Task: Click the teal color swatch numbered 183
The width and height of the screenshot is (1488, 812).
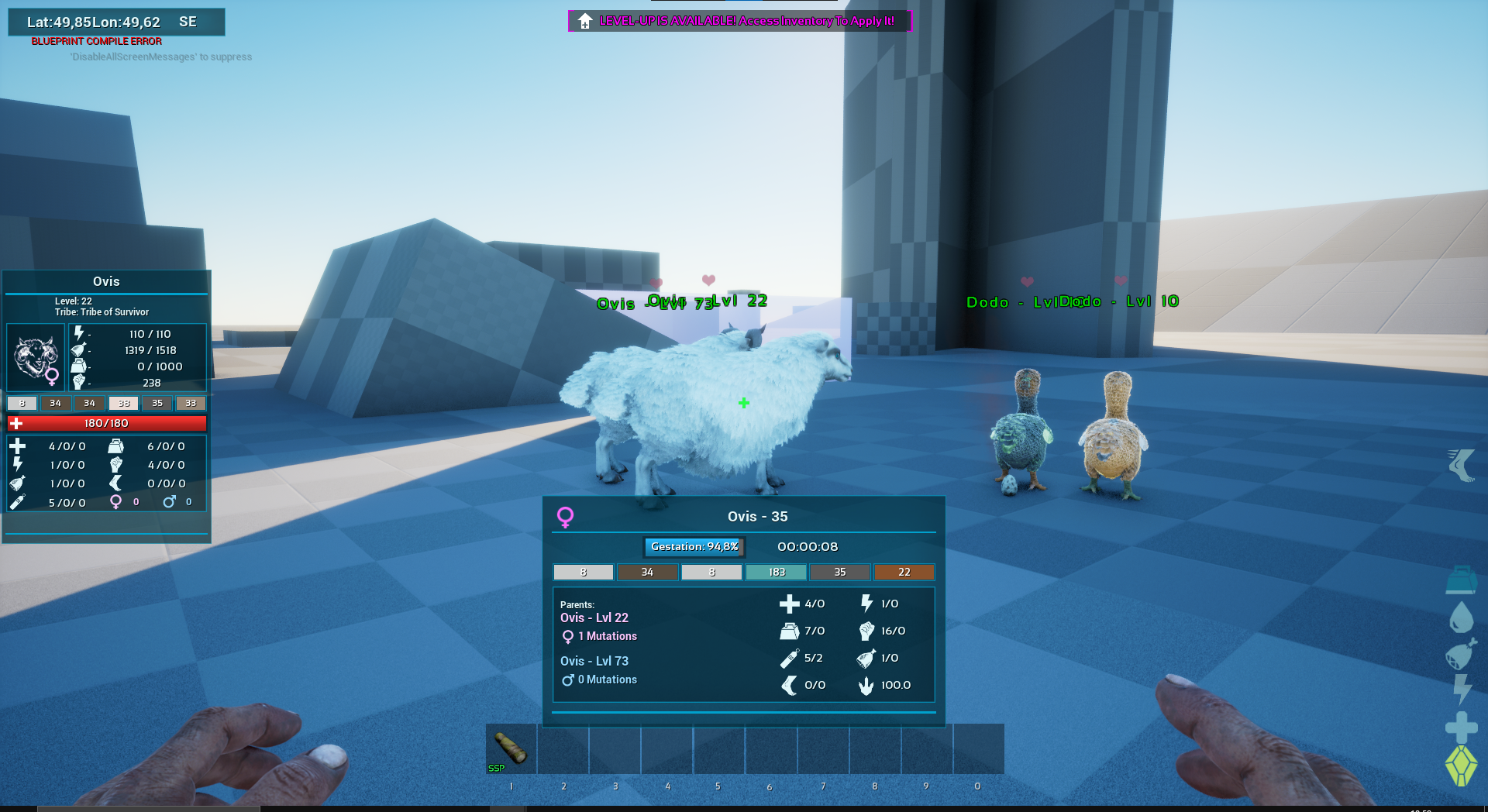Action: pos(777,572)
